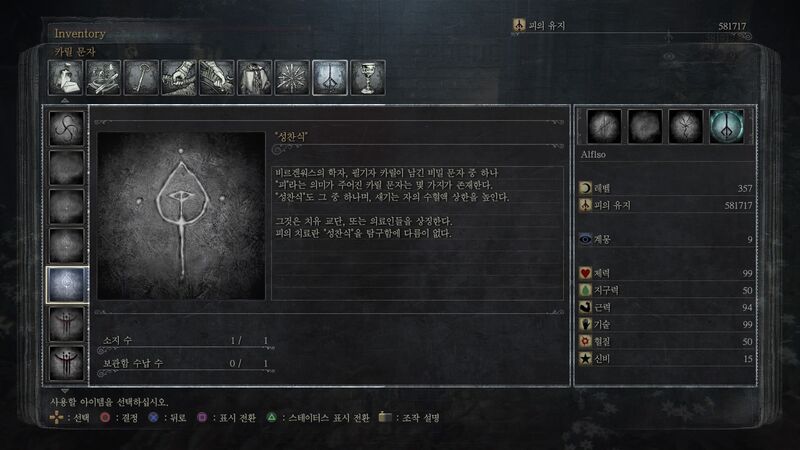Switch to the starburst gem tab
The width and height of the screenshot is (800, 450).
(x=293, y=77)
